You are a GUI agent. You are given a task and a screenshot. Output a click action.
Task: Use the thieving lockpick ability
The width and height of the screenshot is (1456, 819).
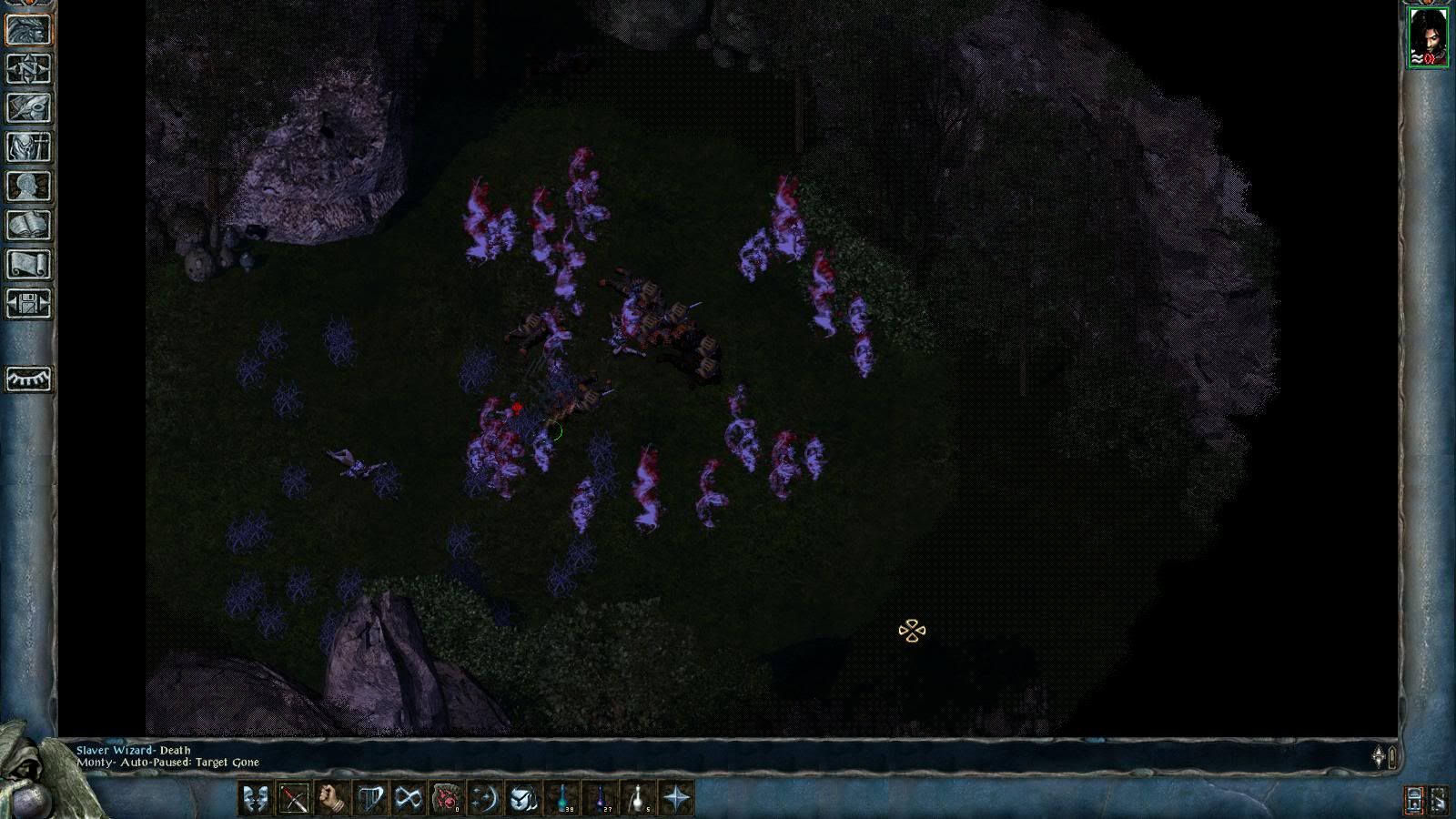[x=409, y=799]
